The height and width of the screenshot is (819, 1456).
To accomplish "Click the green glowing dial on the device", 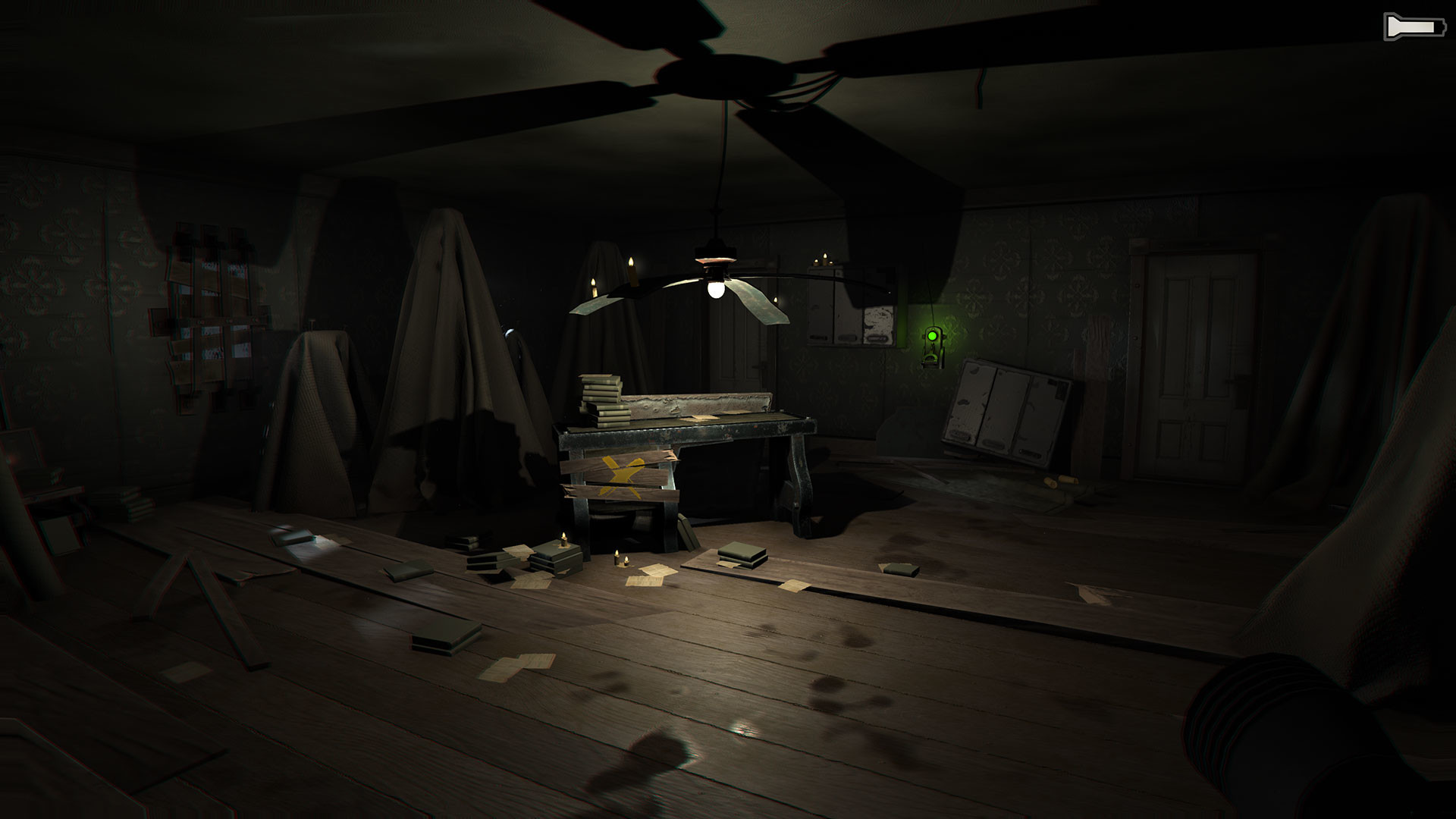I will pyautogui.click(x=932, y=334).
